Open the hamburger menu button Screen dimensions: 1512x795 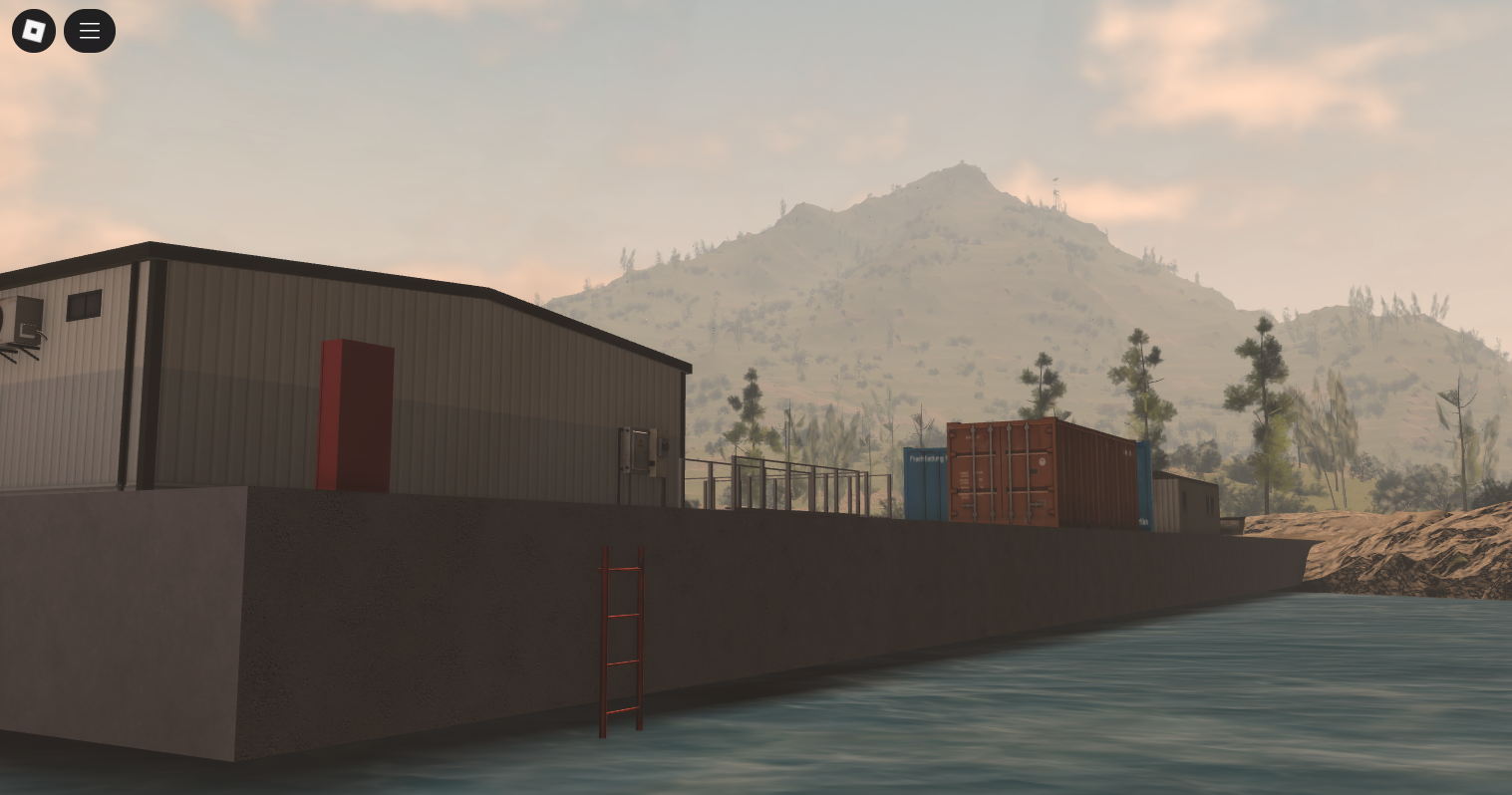(90, 31)
